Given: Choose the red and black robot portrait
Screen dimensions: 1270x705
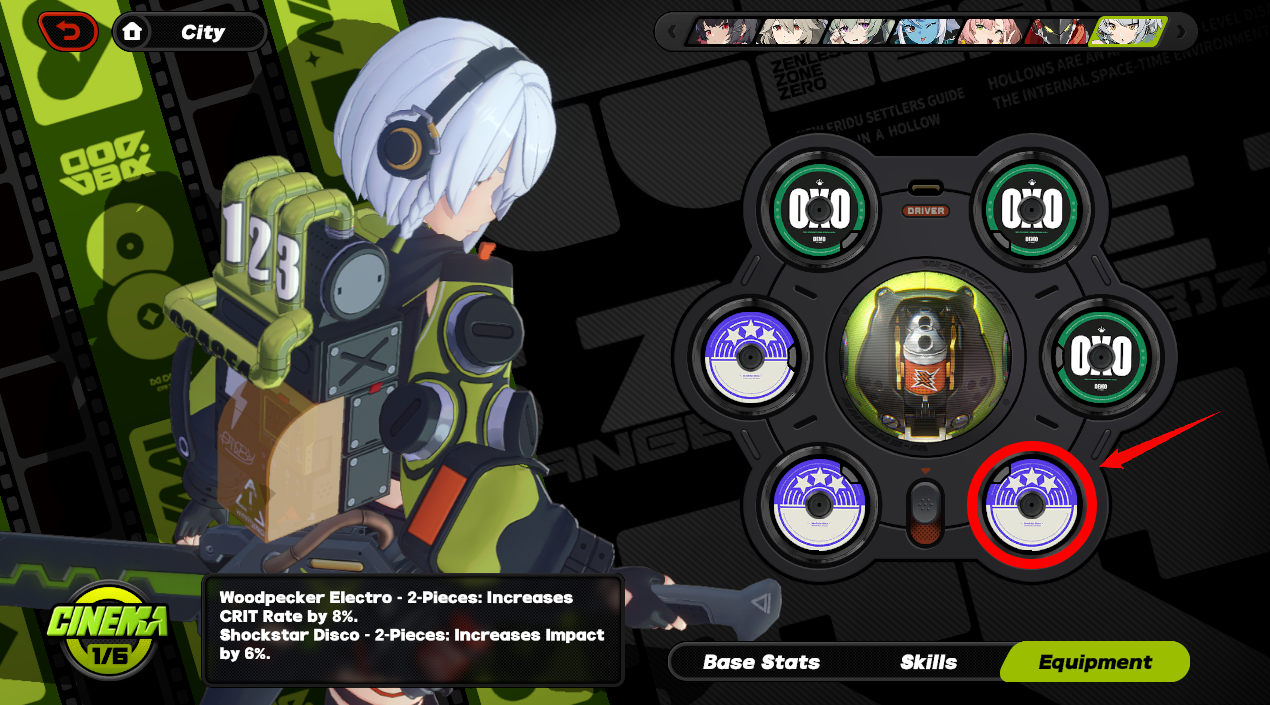Looking at the screenshot, I should pyautogui.click(x=1056, y=32).
